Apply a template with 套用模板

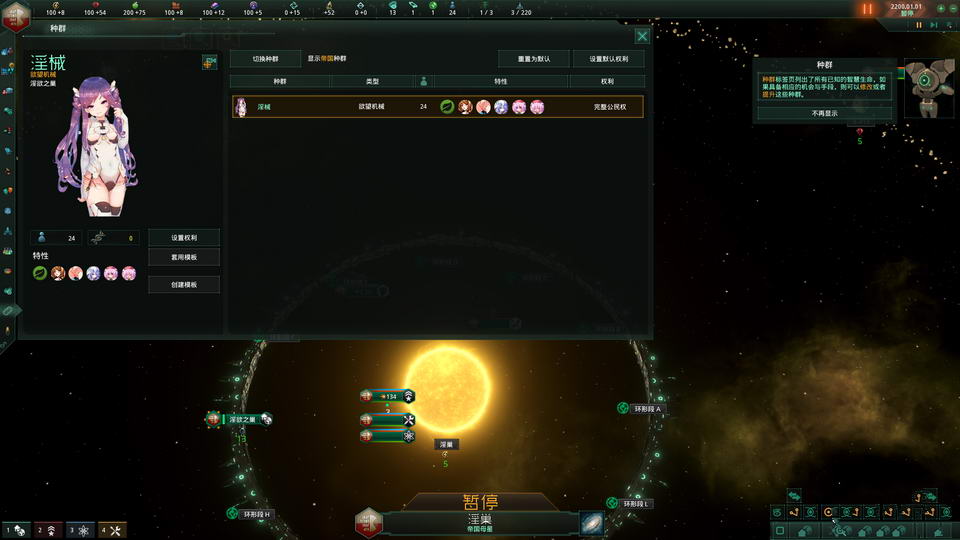pos(184,257)
